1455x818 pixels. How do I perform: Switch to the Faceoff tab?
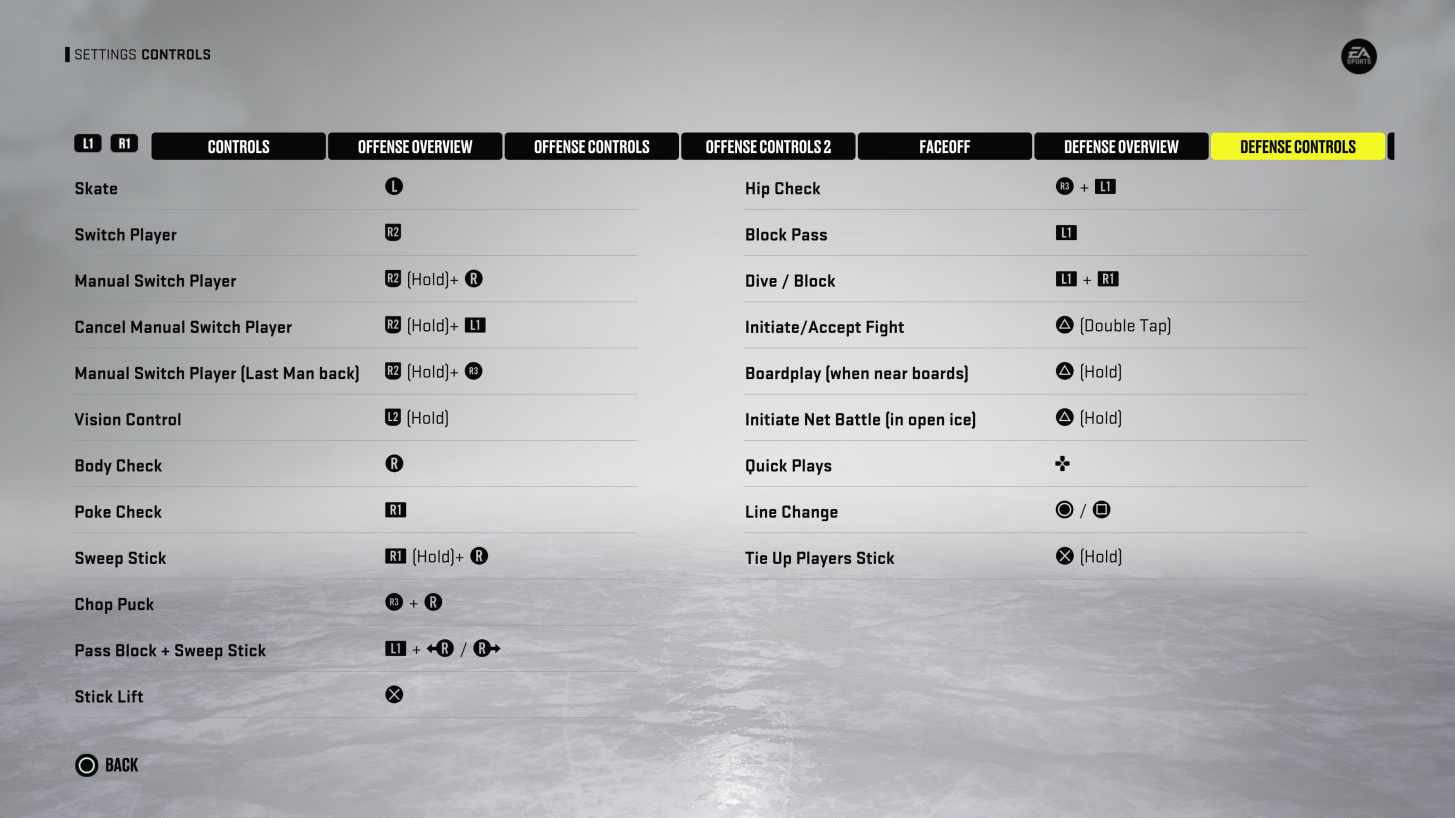pos(944,146)
